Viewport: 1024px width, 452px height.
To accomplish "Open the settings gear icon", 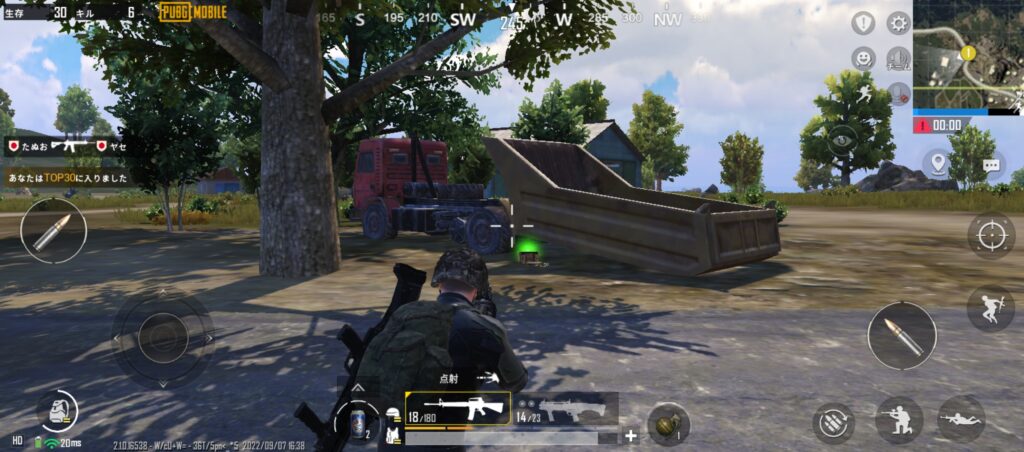I will pos(898,23).
